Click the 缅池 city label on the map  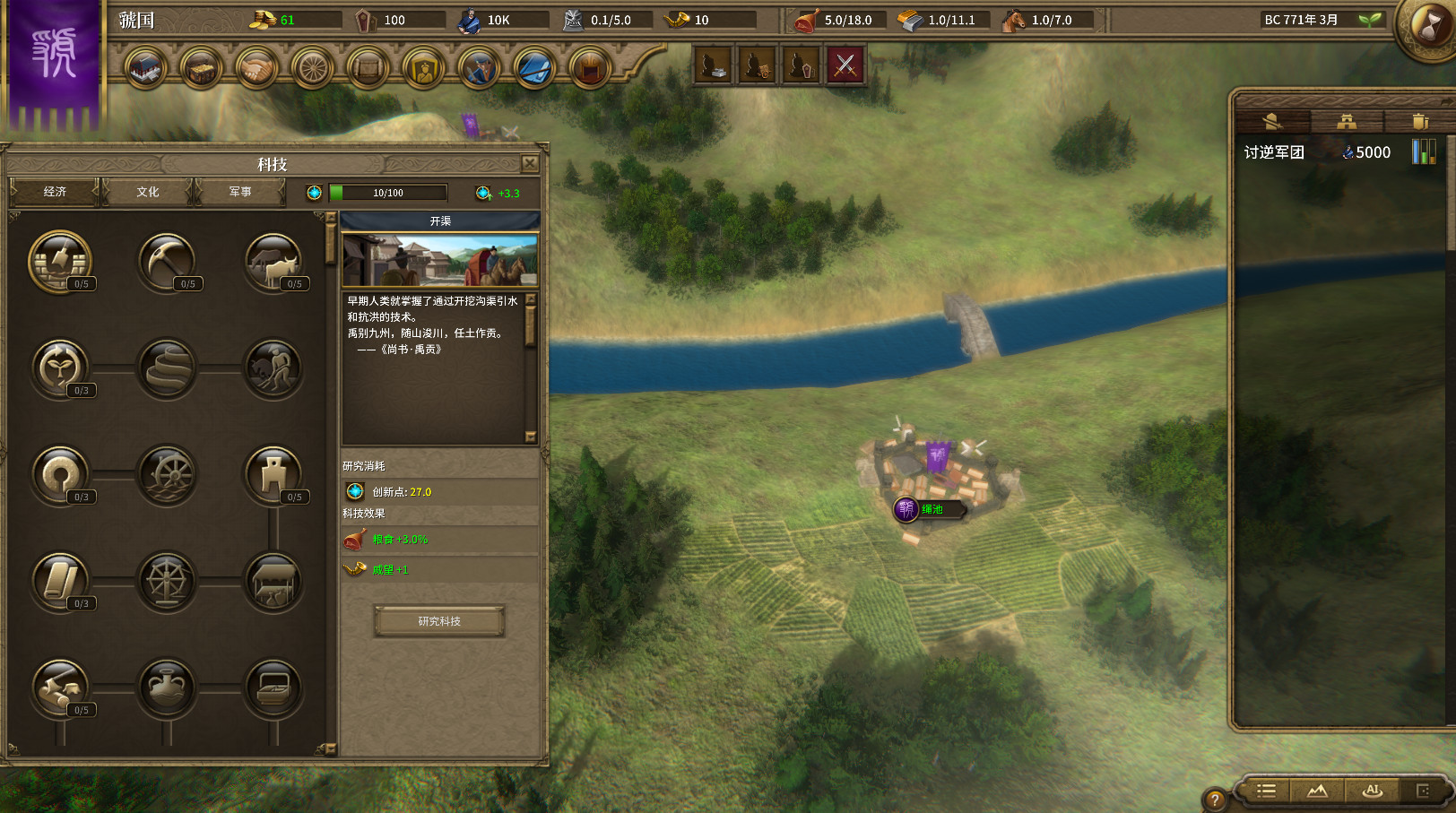coord(932,509)
